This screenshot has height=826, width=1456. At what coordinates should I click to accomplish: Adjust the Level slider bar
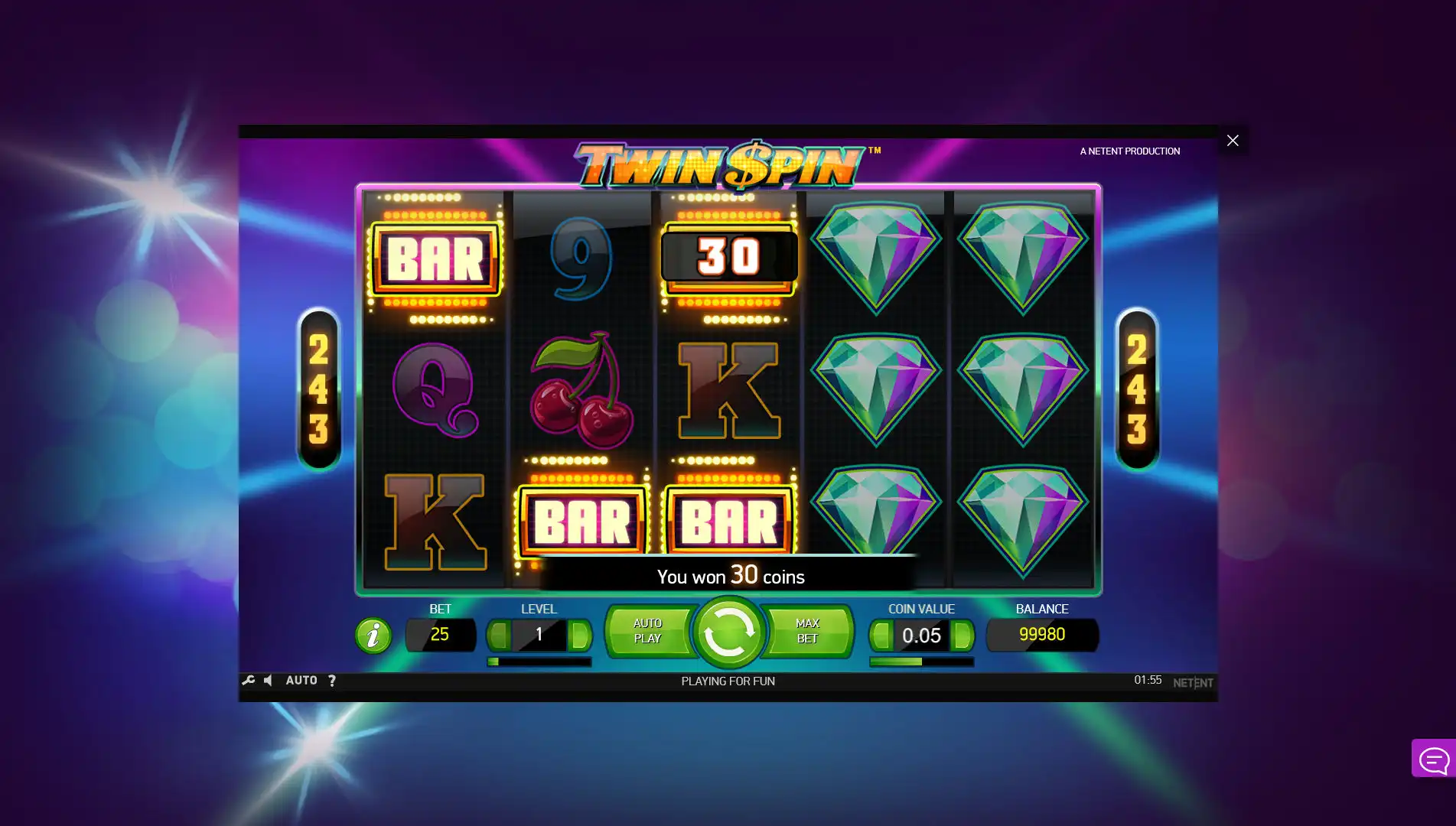(539, 662)
